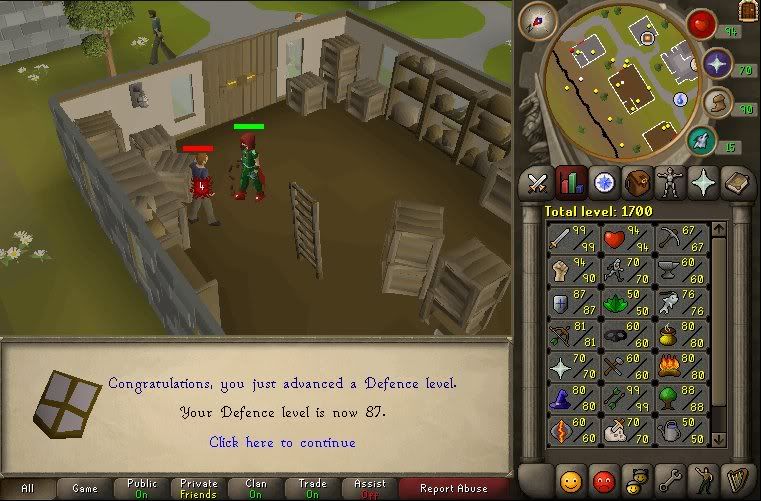Viewport: 761px width, 501px height.
Task: Switch to the Game chat tab
Action: [84, 489]
